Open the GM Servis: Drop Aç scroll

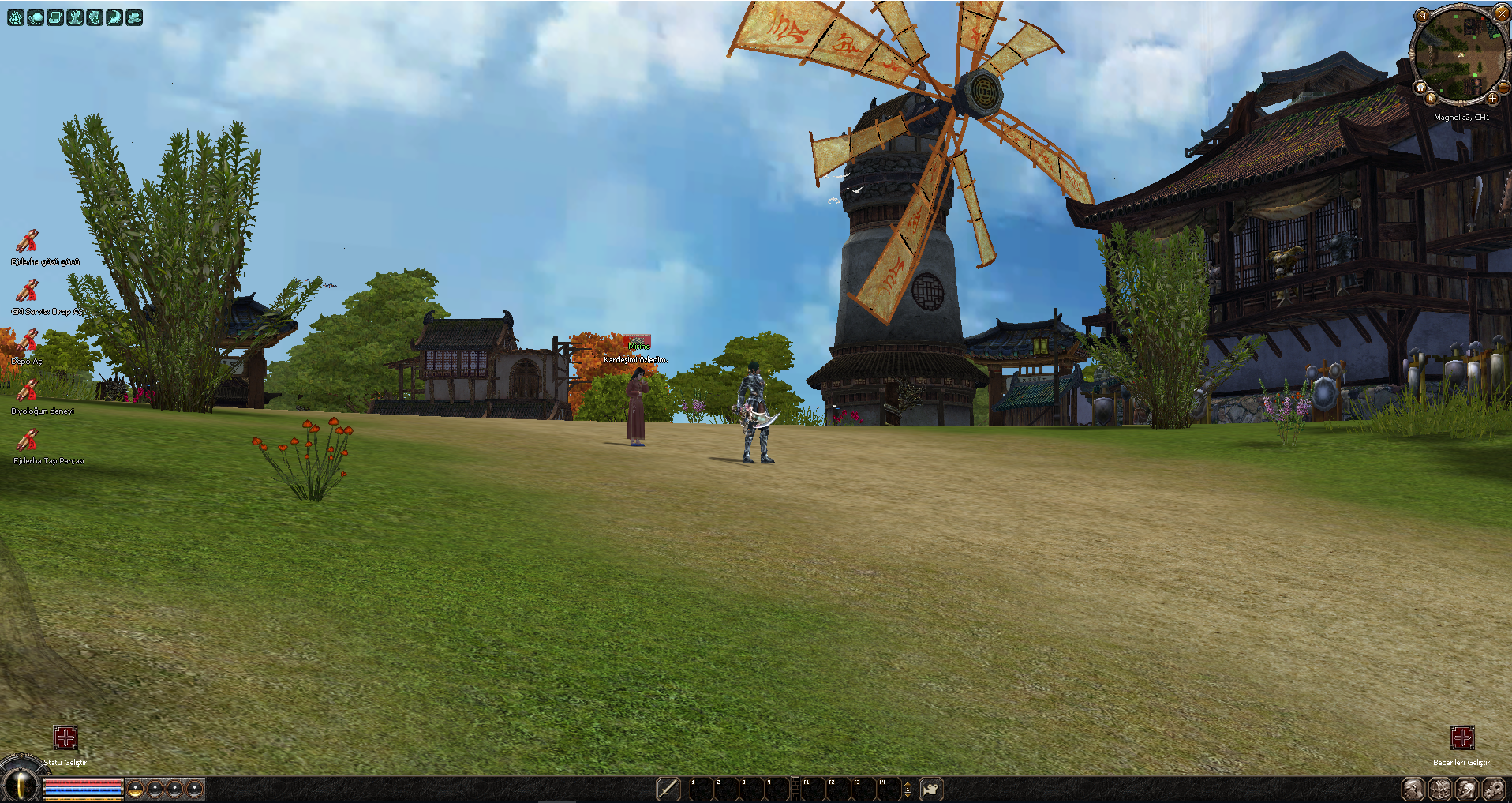tap(27, 291)
